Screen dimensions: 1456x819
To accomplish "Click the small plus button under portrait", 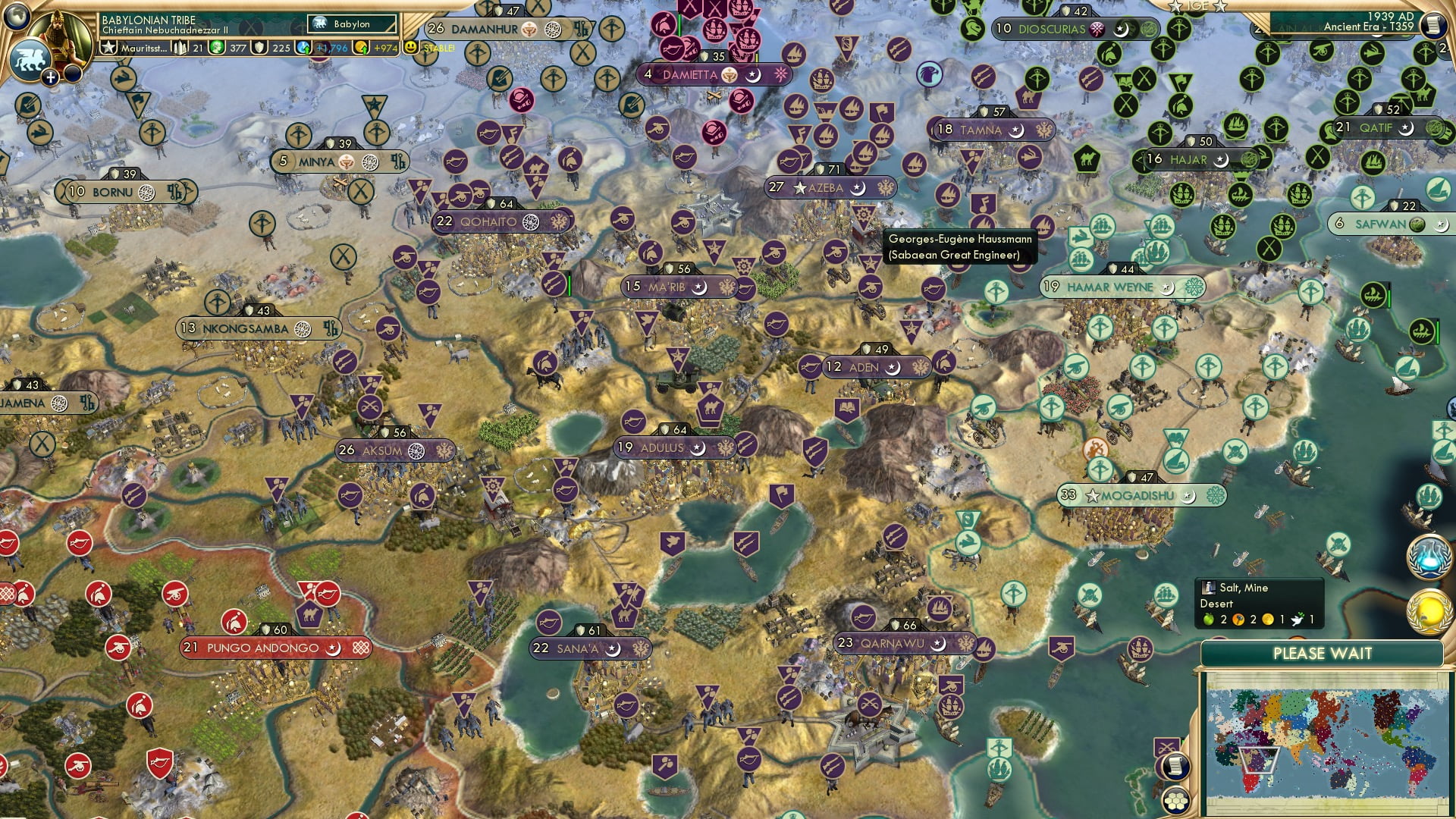I will pos(50,77).
